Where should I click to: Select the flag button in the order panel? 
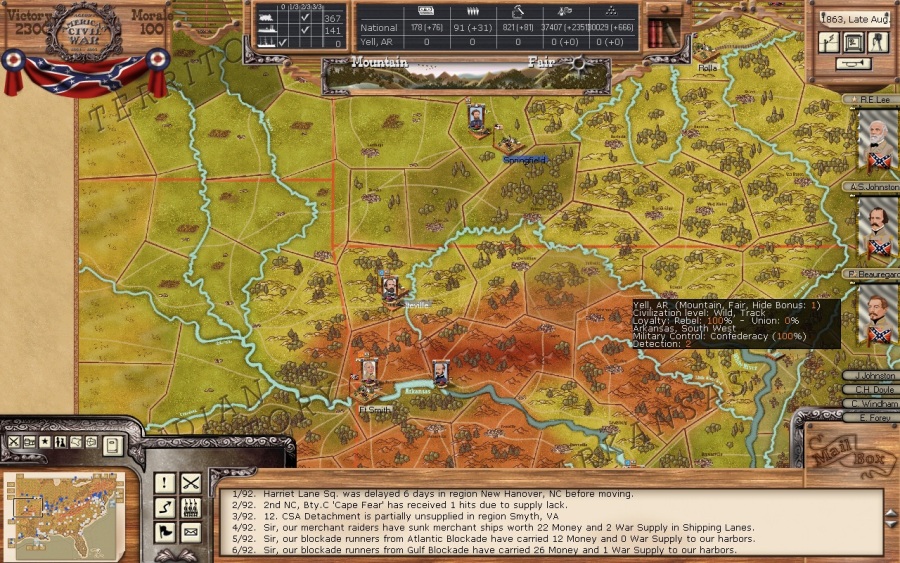point(165,531)
